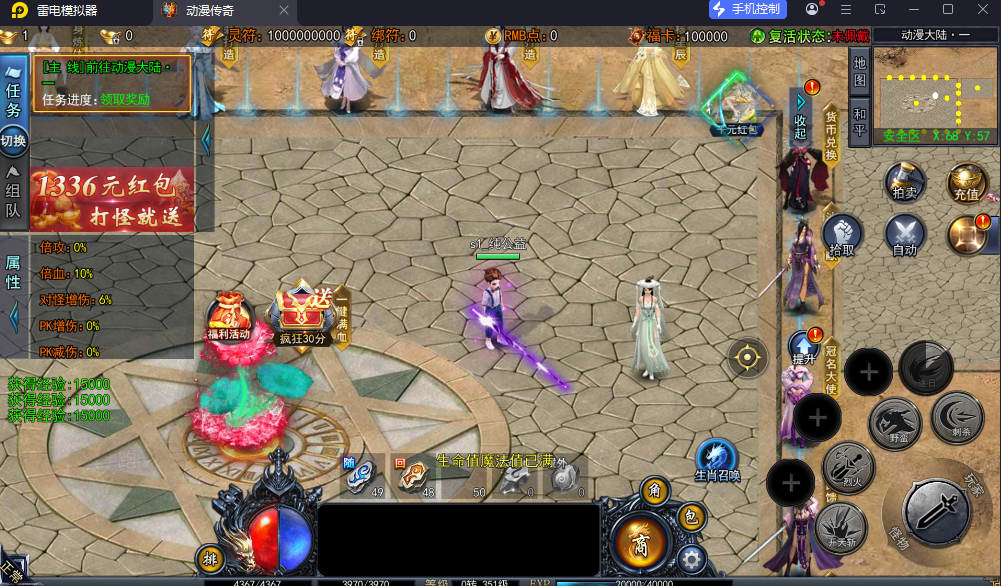1001x586 pixels.
Task: Tap the 拾取 pickup button
Action: pyautogui.click(x=843, y=236)
